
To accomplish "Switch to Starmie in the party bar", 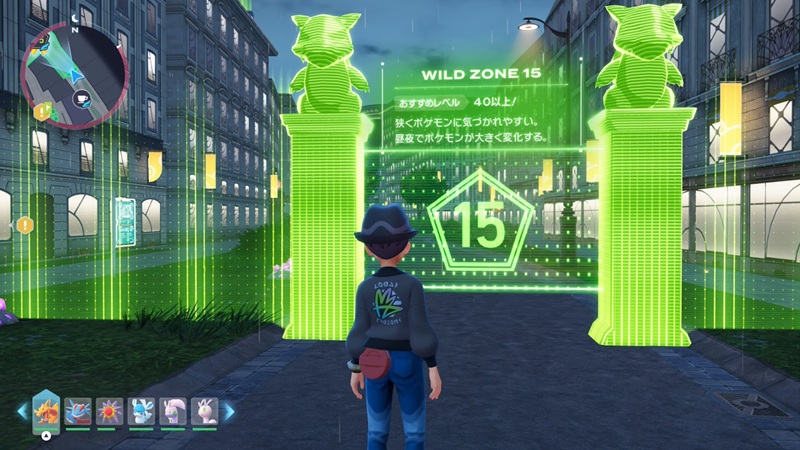I will coord(109,411).
